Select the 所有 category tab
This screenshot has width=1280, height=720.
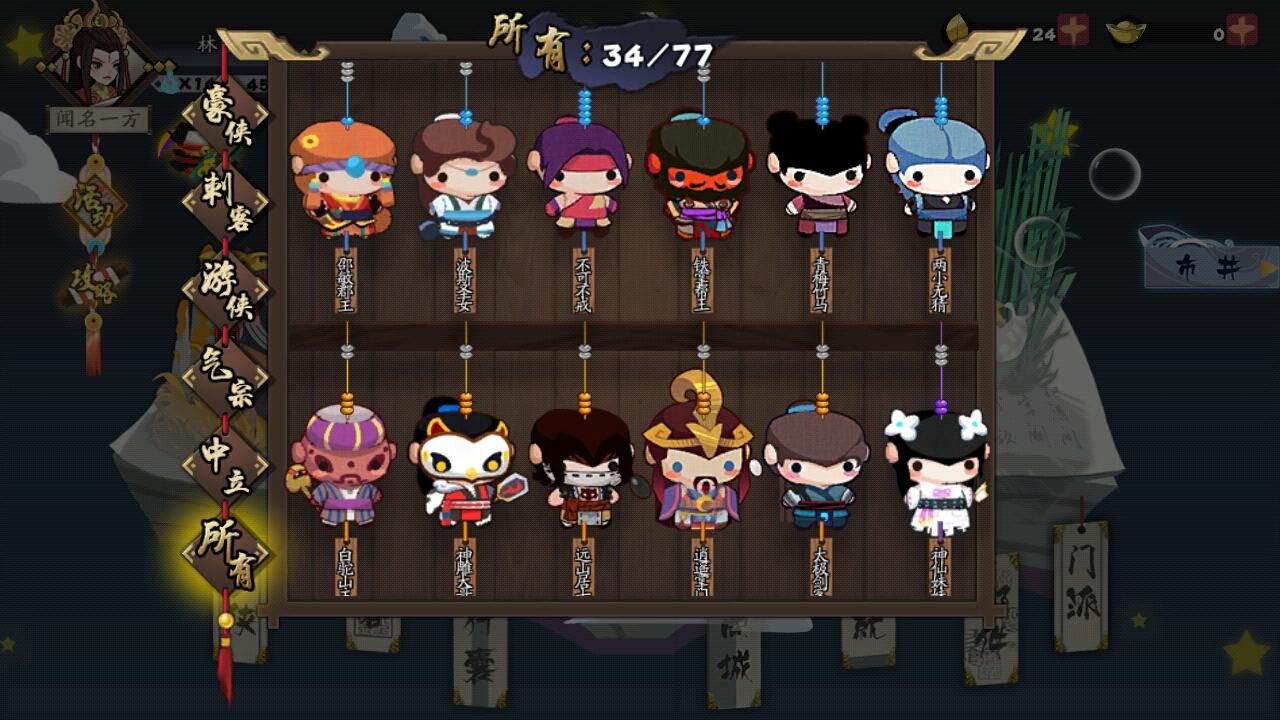pyautogui.click(x=226, y=551)
